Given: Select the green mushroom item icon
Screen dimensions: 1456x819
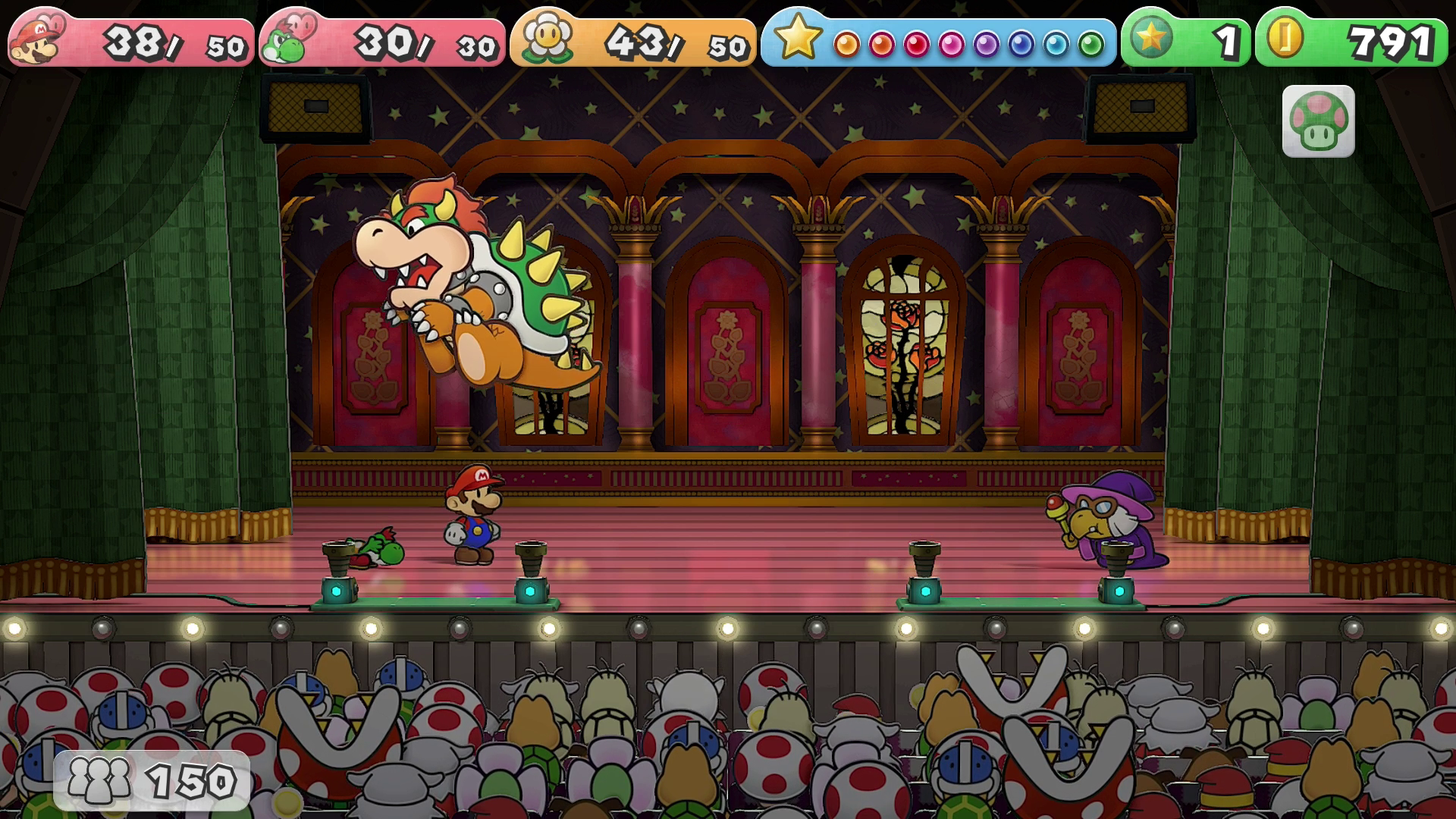Looking at the screenshot, I should pyautogui.click(x=1318, y=121).
